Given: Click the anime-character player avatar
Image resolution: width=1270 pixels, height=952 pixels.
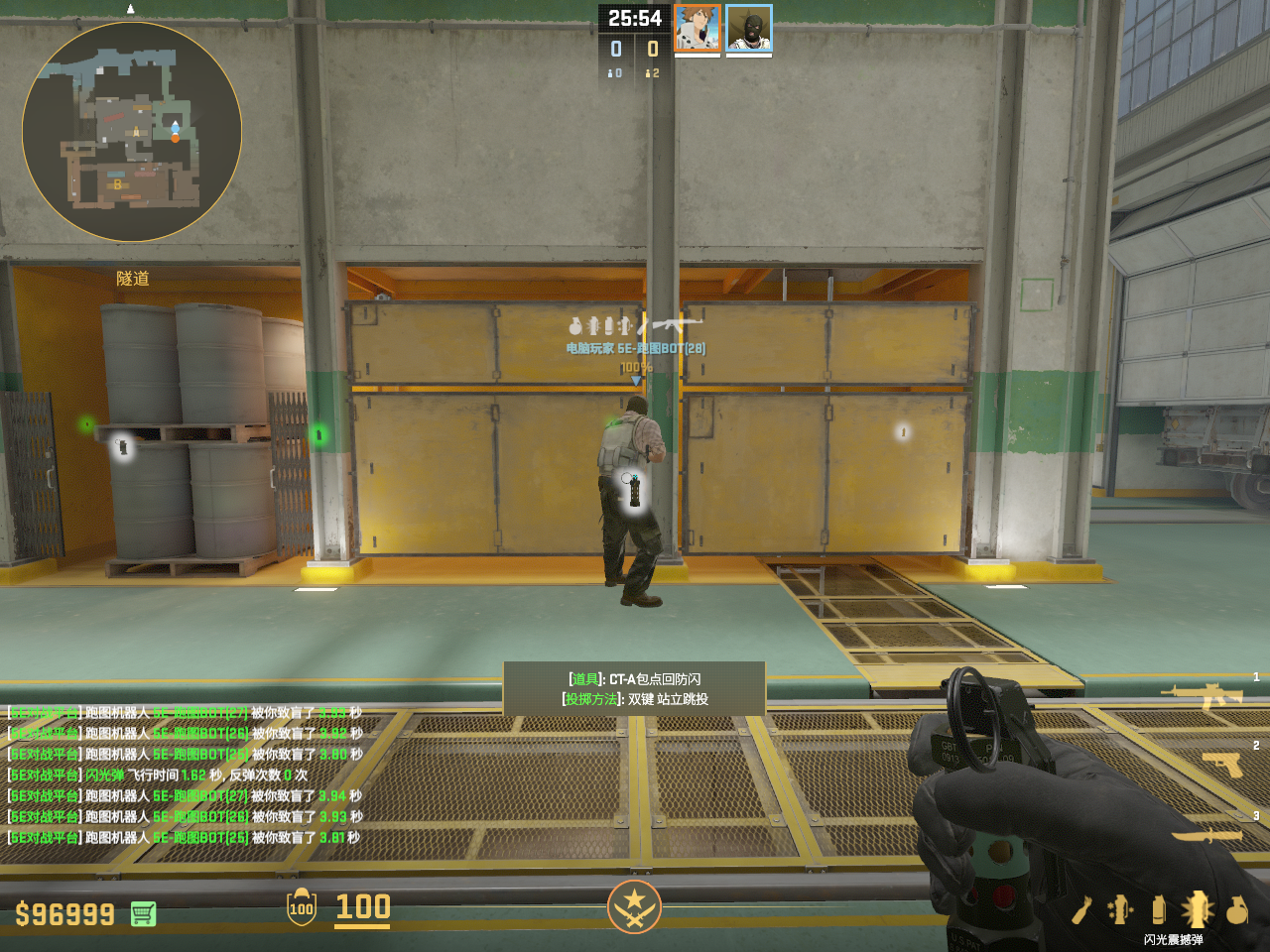Looking at the screenshot, I should pyautogui.click(x=698, y=28).
